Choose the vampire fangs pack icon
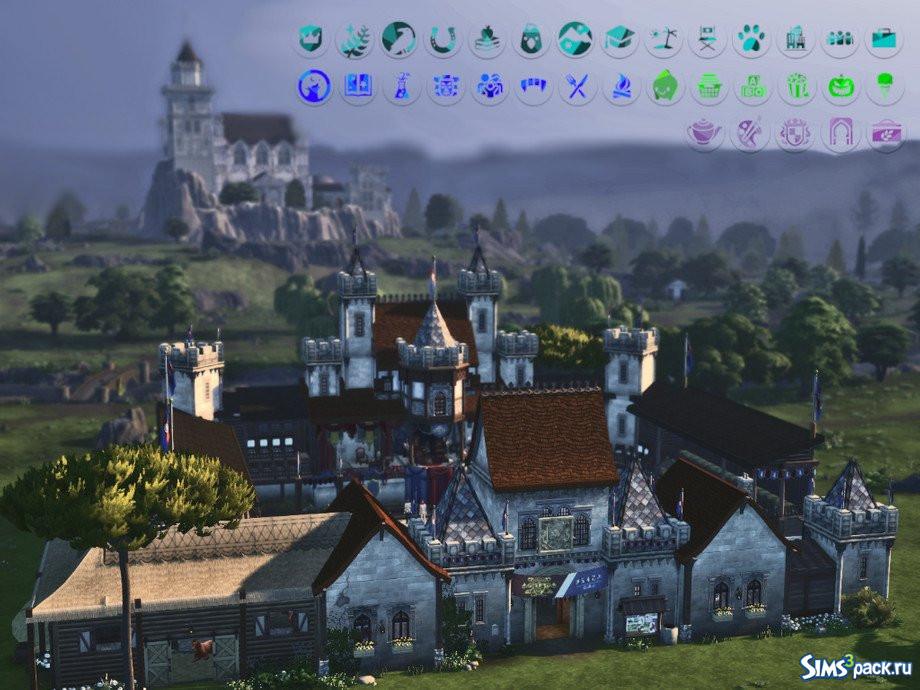 tap(532, 86)
